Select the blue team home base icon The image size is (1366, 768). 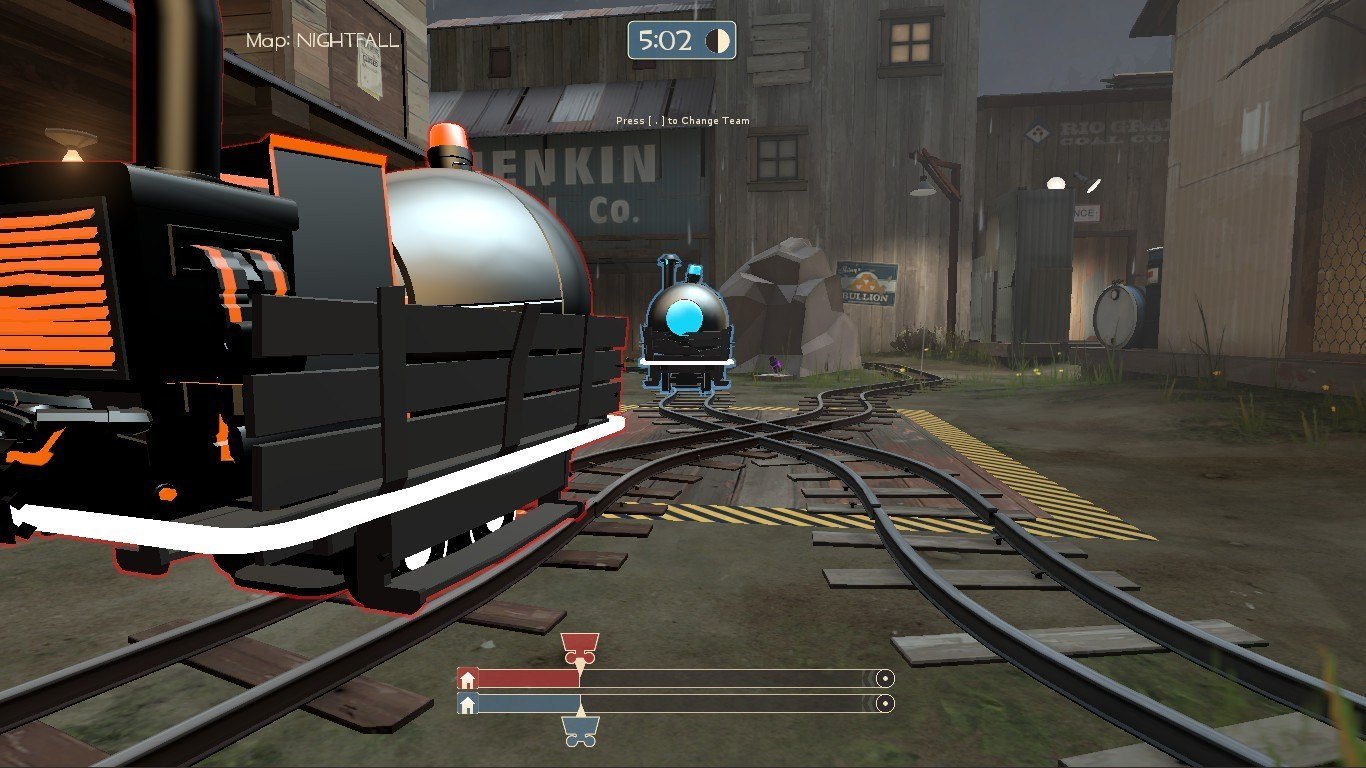point(467,704)
